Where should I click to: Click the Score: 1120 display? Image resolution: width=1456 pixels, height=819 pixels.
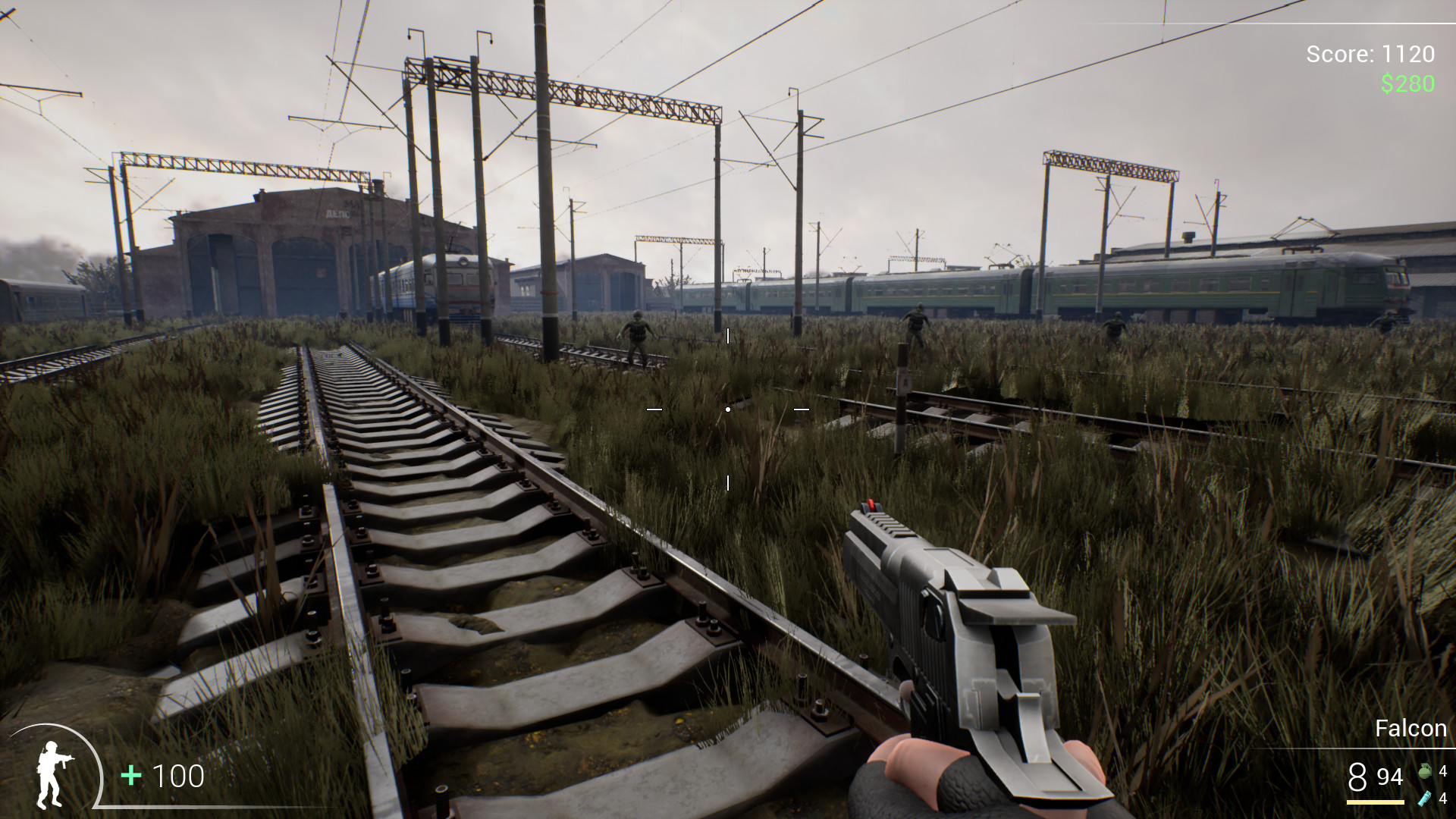tap(1369, 55)
